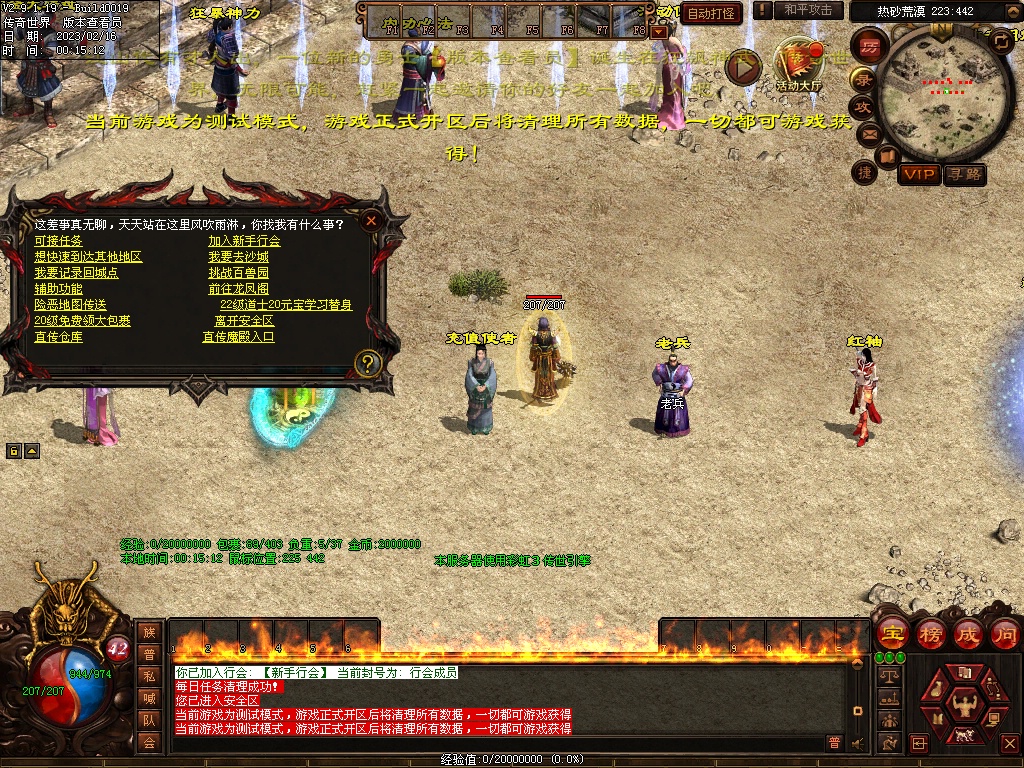Open the 榜 ranking button
The height and width of the screenshot is (768, 1024).
coord(930,634)
